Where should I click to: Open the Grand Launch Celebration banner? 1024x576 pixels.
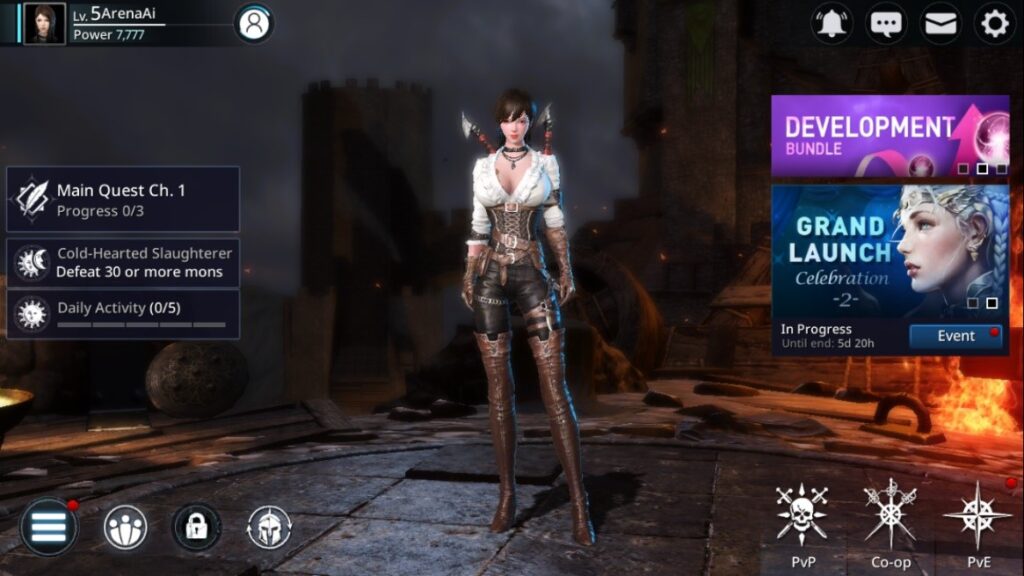[x=889, y=250]
